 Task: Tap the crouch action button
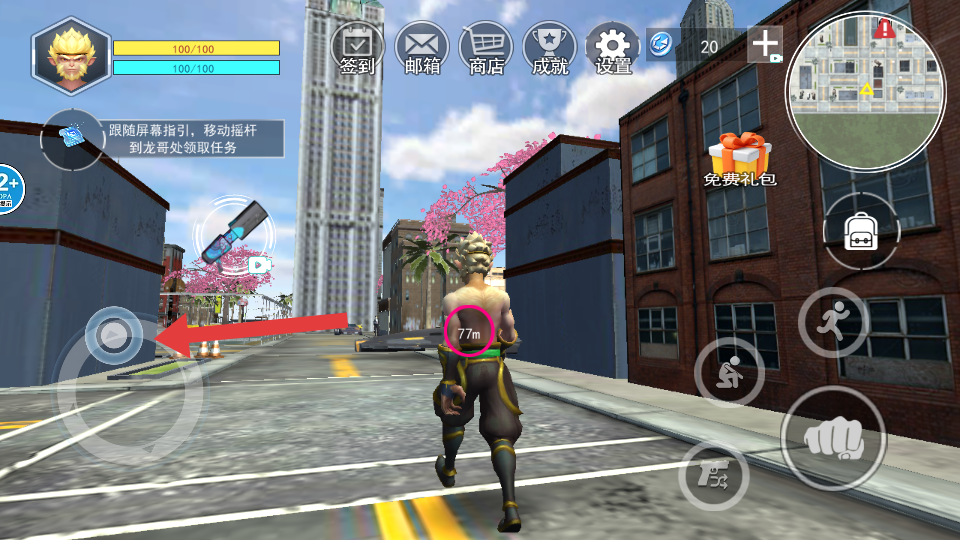[729, 371]
